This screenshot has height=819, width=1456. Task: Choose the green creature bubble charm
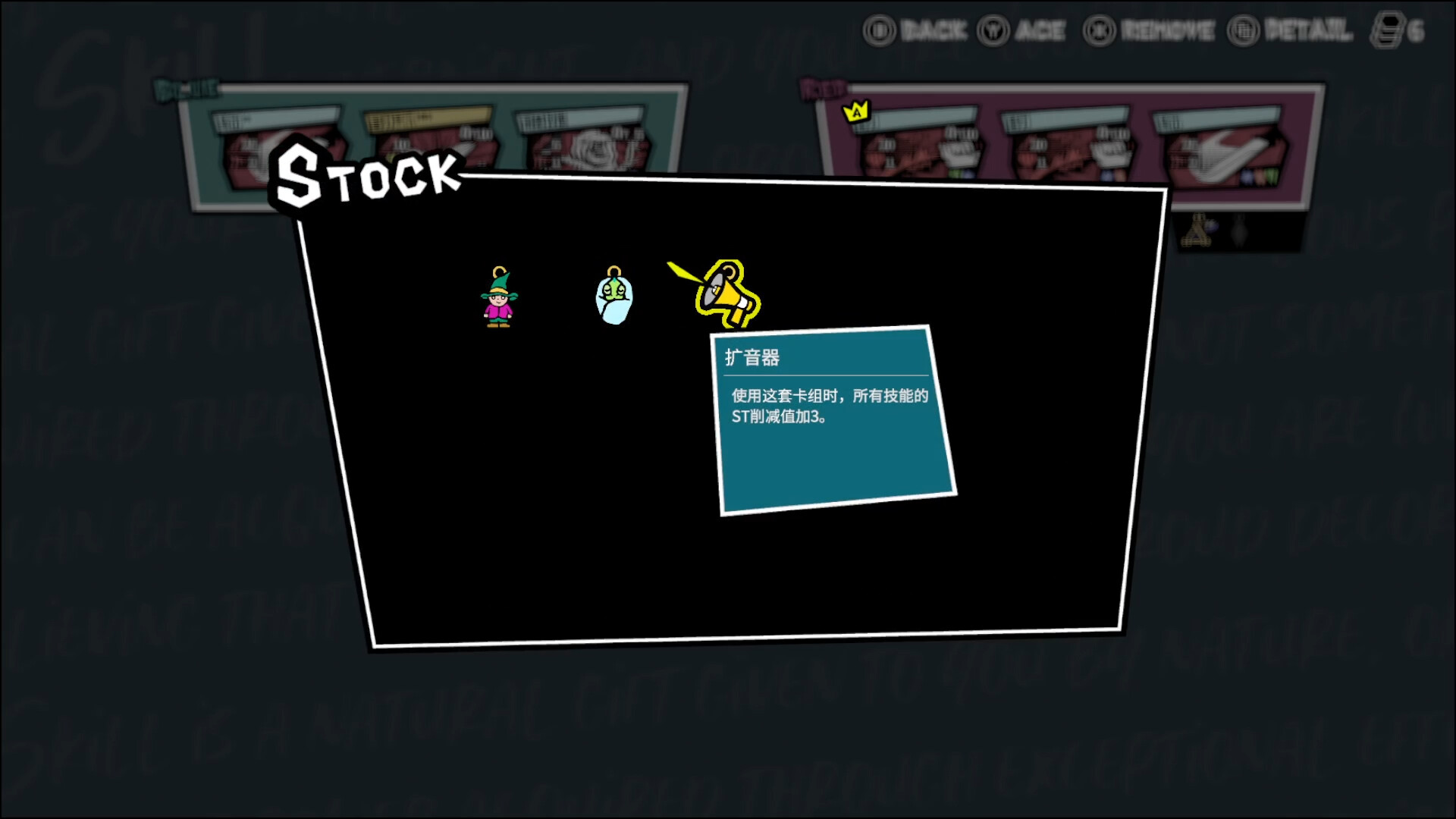tap(613, 297)
